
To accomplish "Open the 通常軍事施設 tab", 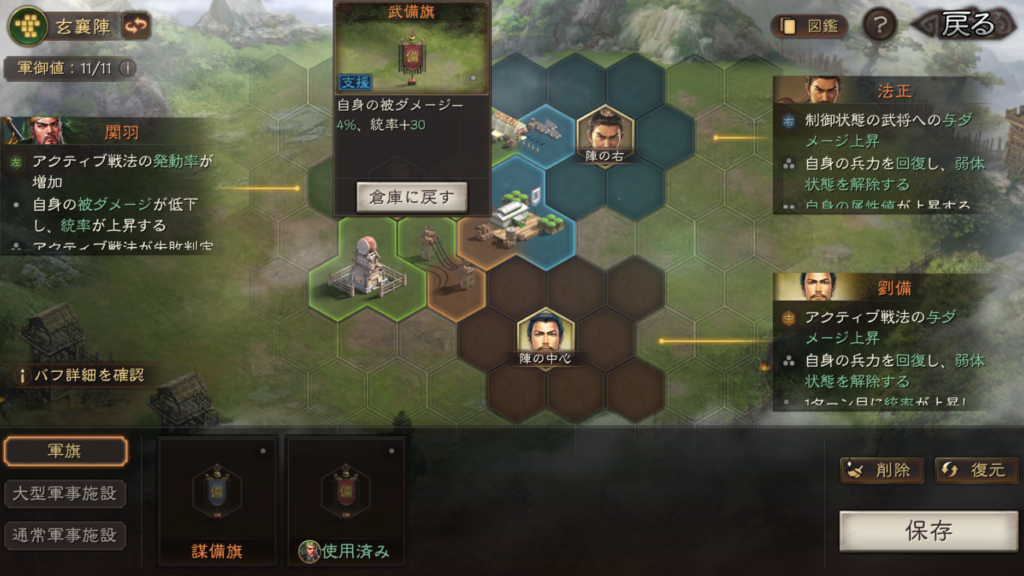I will [x=66, y=535].
